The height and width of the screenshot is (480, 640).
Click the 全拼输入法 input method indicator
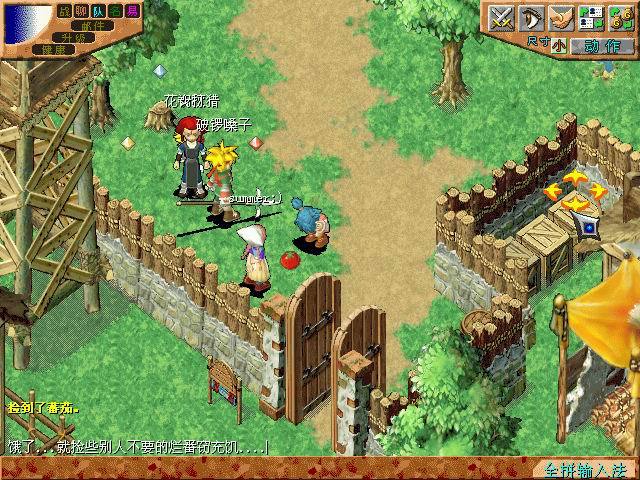tap(577, 469)
